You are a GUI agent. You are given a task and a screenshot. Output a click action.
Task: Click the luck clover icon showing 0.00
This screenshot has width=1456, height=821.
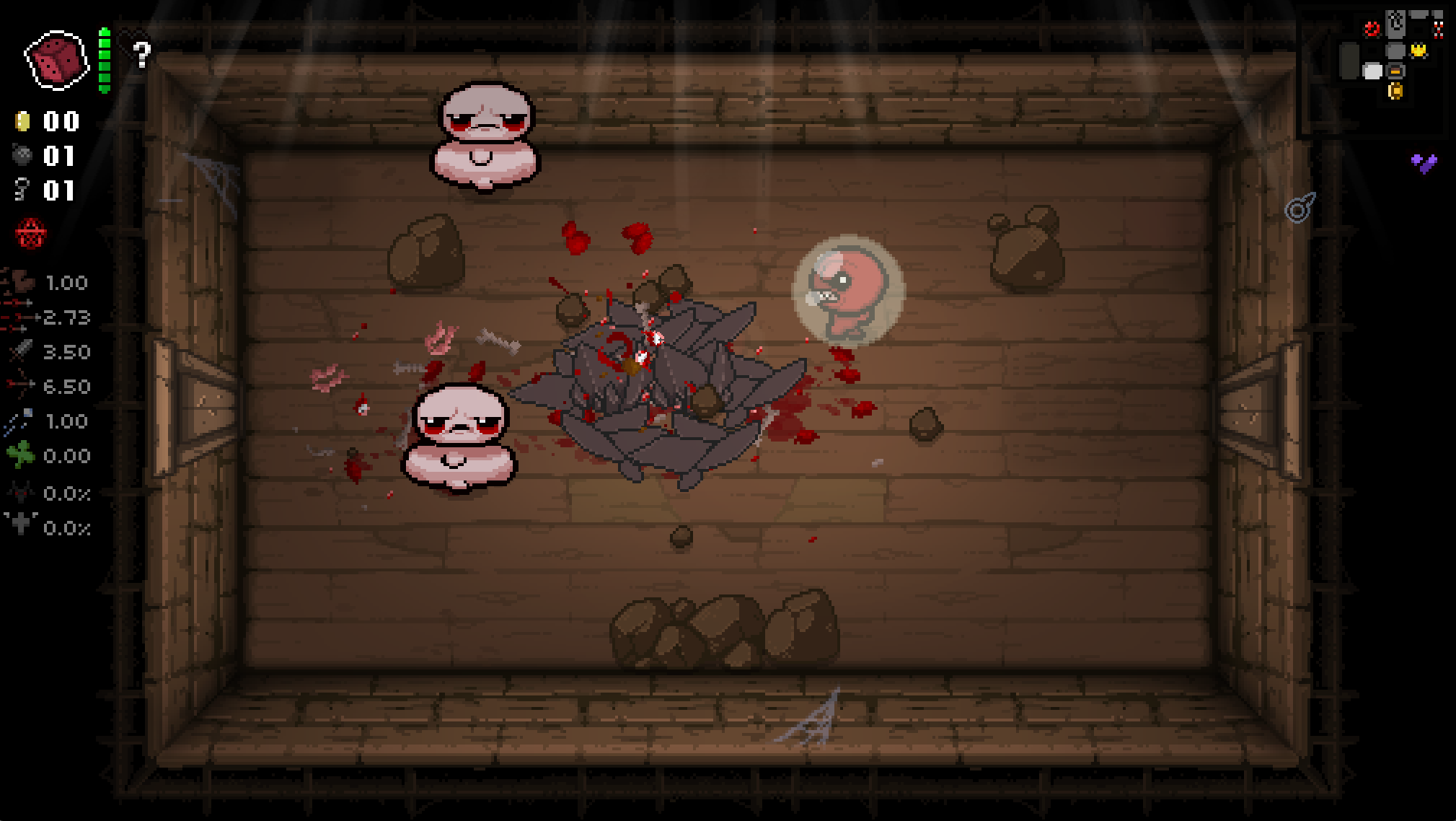[22, 456]
